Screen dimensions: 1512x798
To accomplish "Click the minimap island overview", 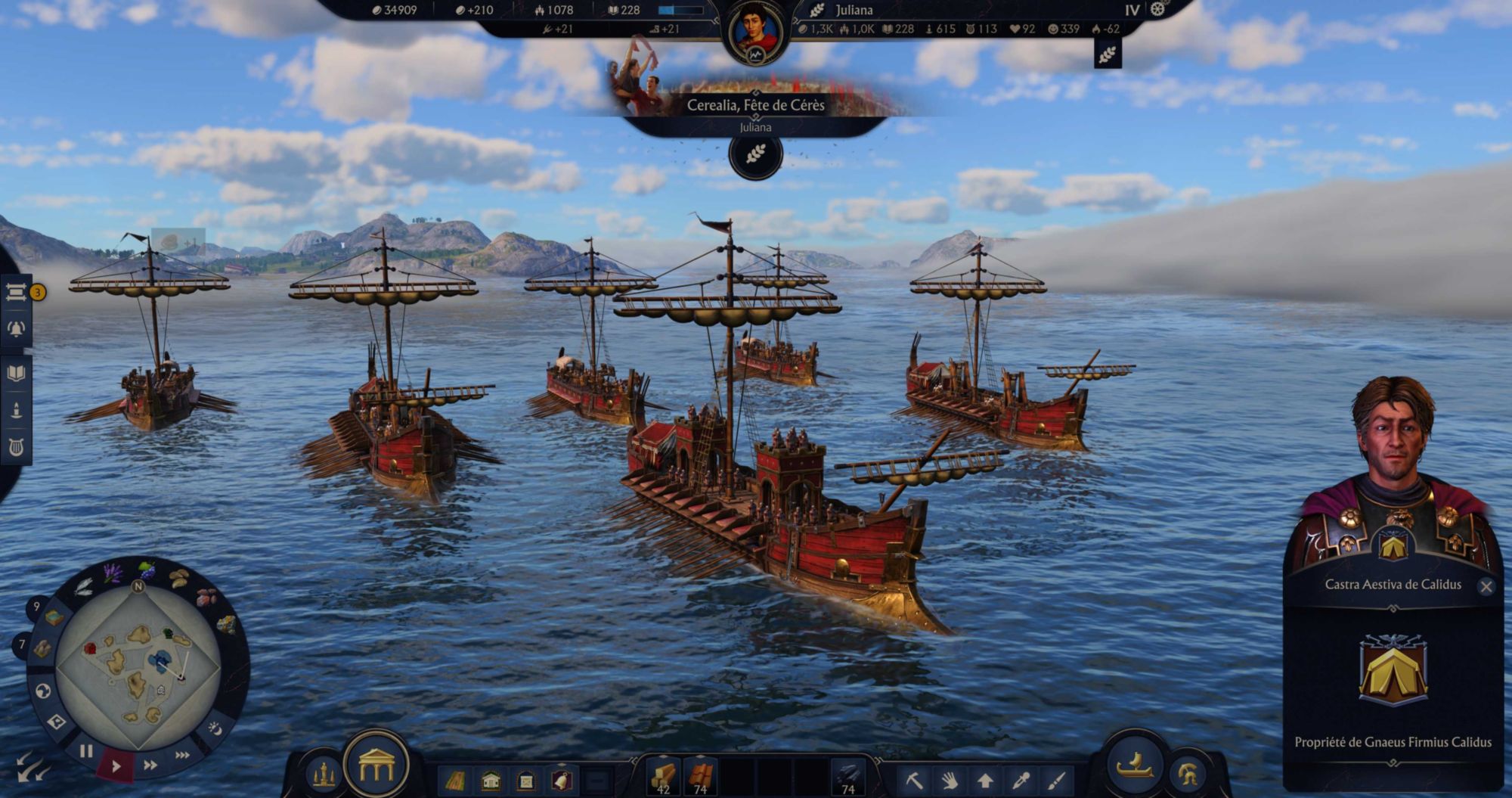I will coord(138,667).
